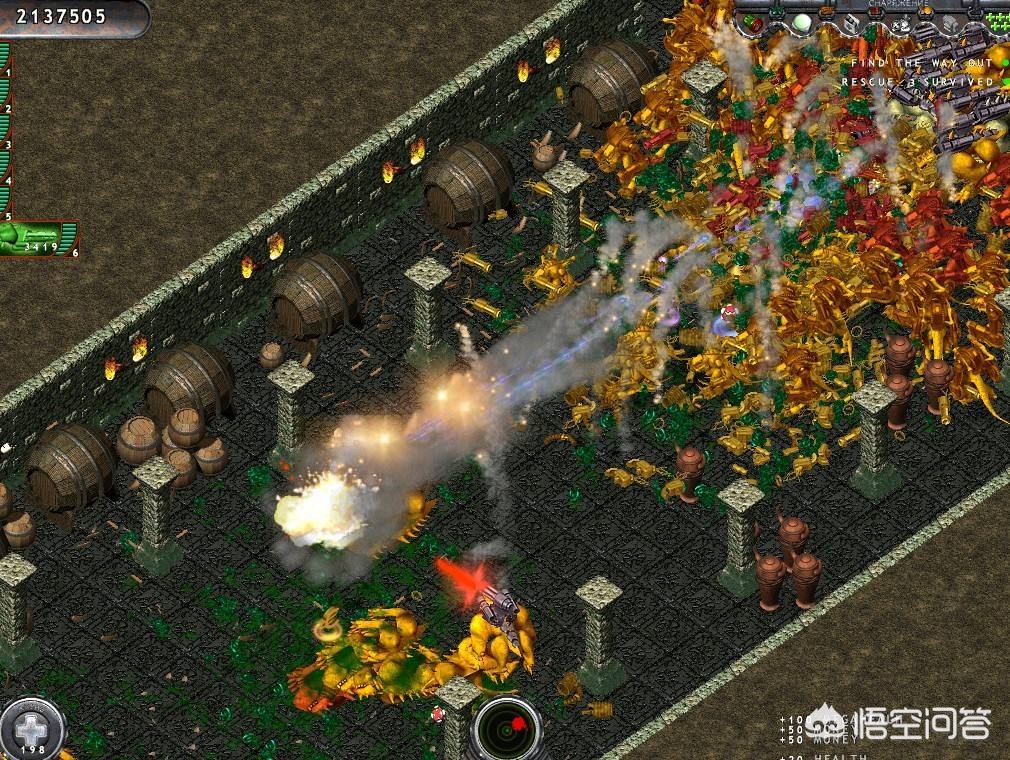Use the red and green capsules item

coord(752,22)
